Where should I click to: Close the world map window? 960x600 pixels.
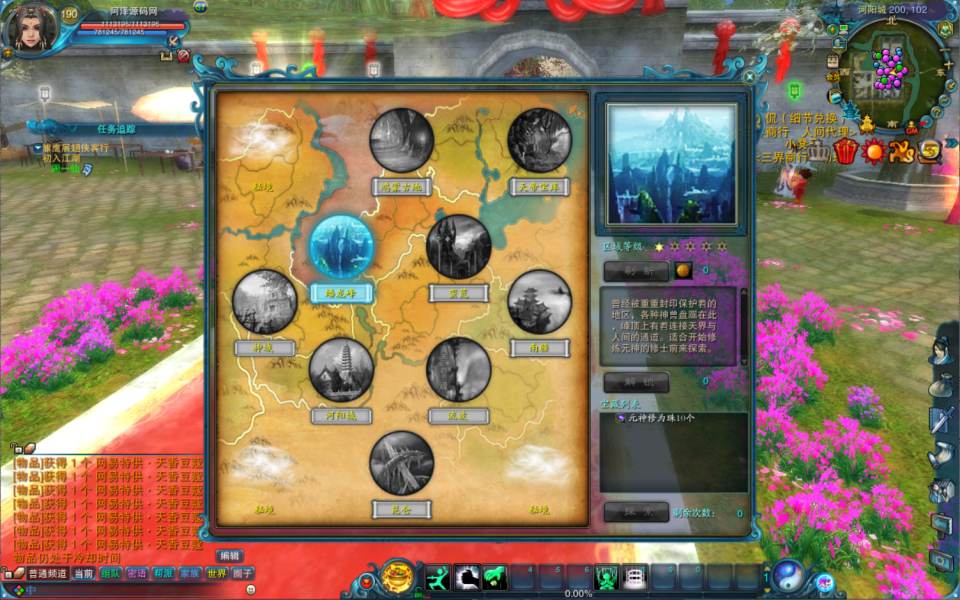(749, 76)
